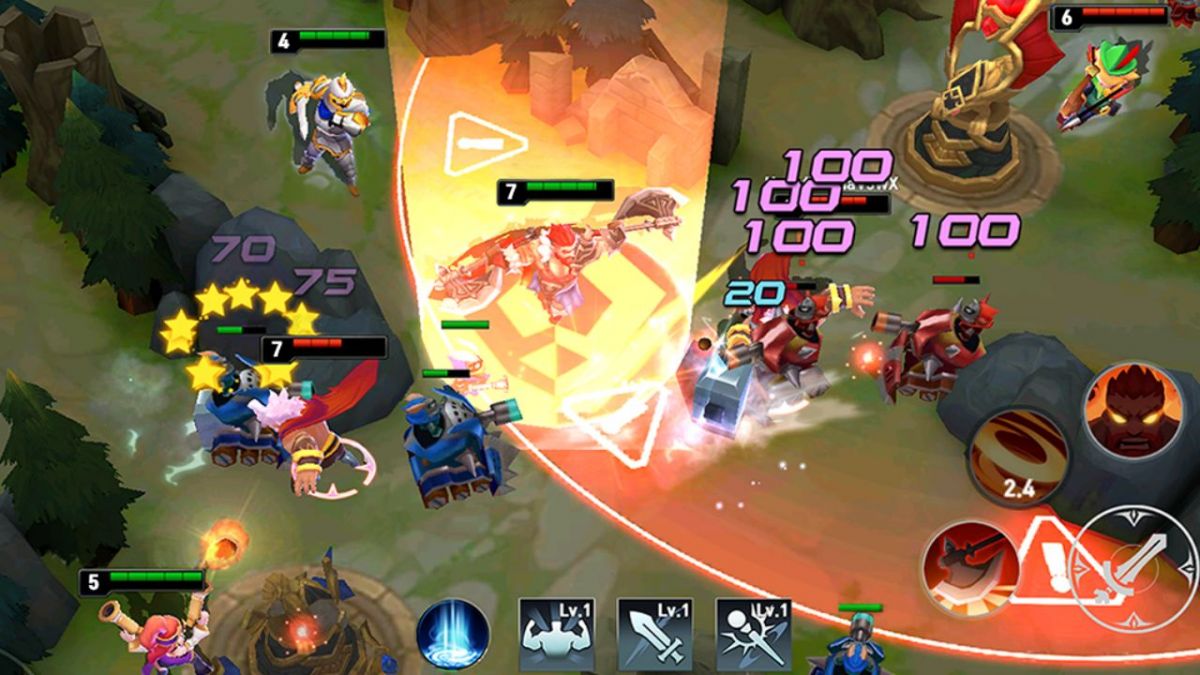The image size is (1200, 675).
Task: Upgrade the flexing muscle Lv.1 skill
Action: [556, 635]
